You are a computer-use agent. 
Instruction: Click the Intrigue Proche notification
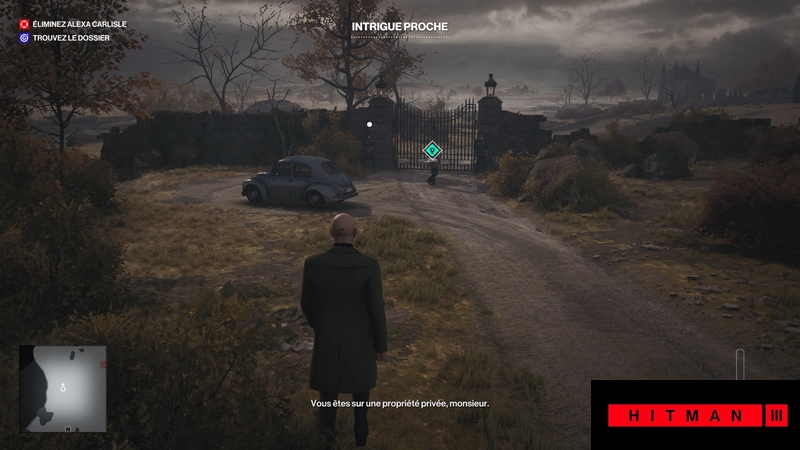(x=400, y=27)
